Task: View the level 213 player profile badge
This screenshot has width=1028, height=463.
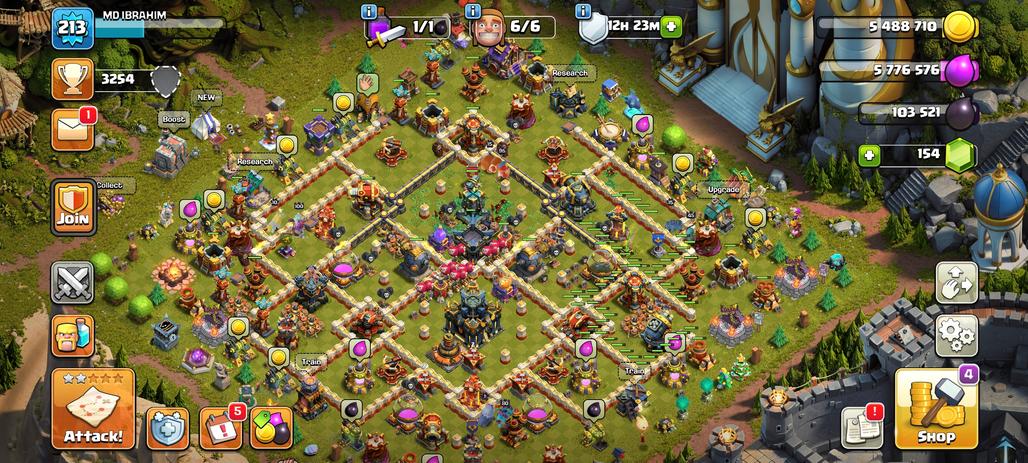Action: (x=72, y=27)
